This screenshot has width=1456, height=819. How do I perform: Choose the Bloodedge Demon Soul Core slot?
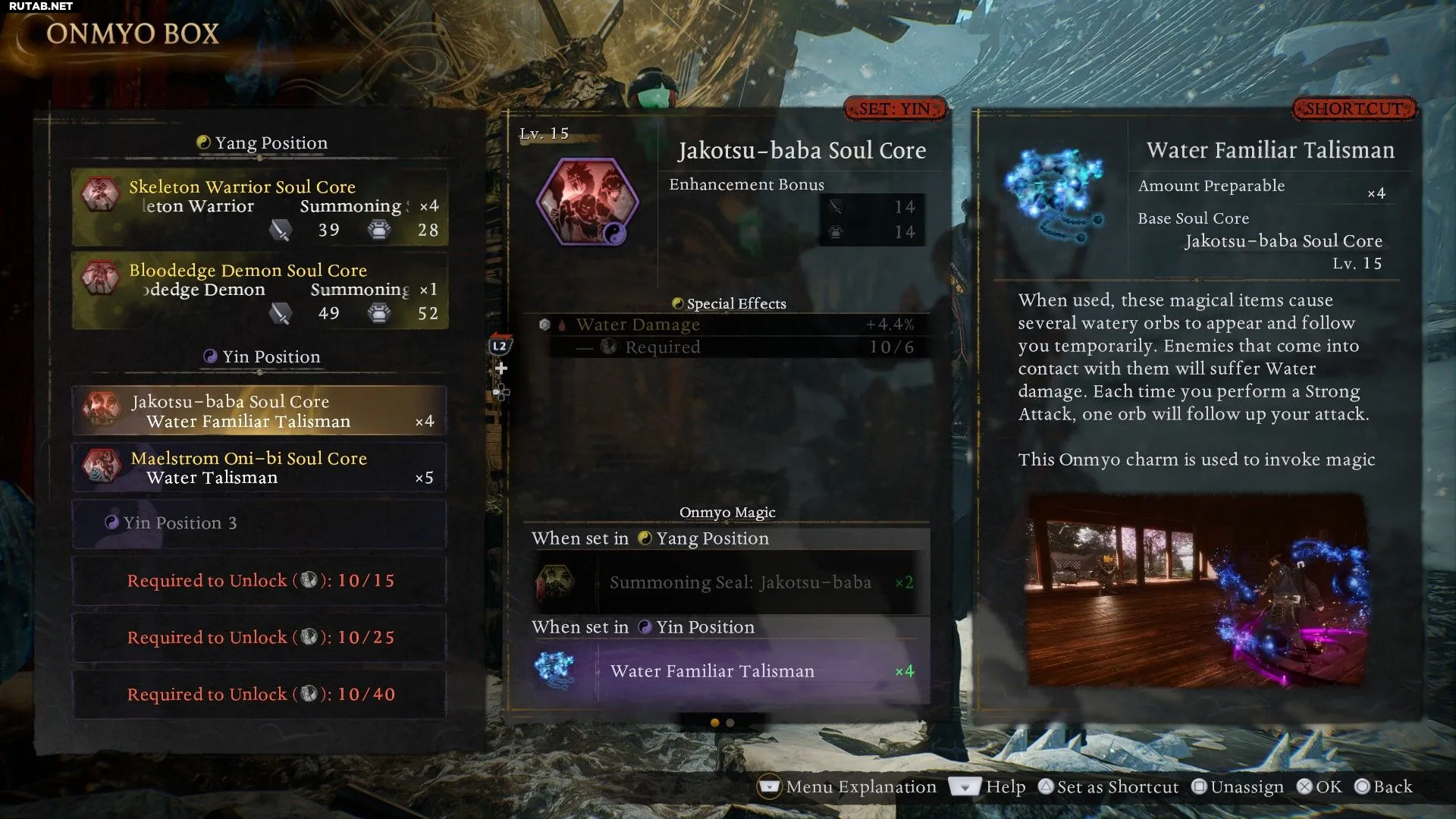[x=259, y=290]
